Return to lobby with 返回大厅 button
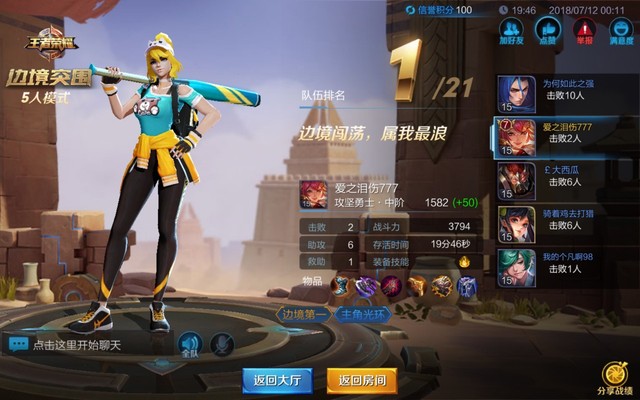 pos(276,379)
